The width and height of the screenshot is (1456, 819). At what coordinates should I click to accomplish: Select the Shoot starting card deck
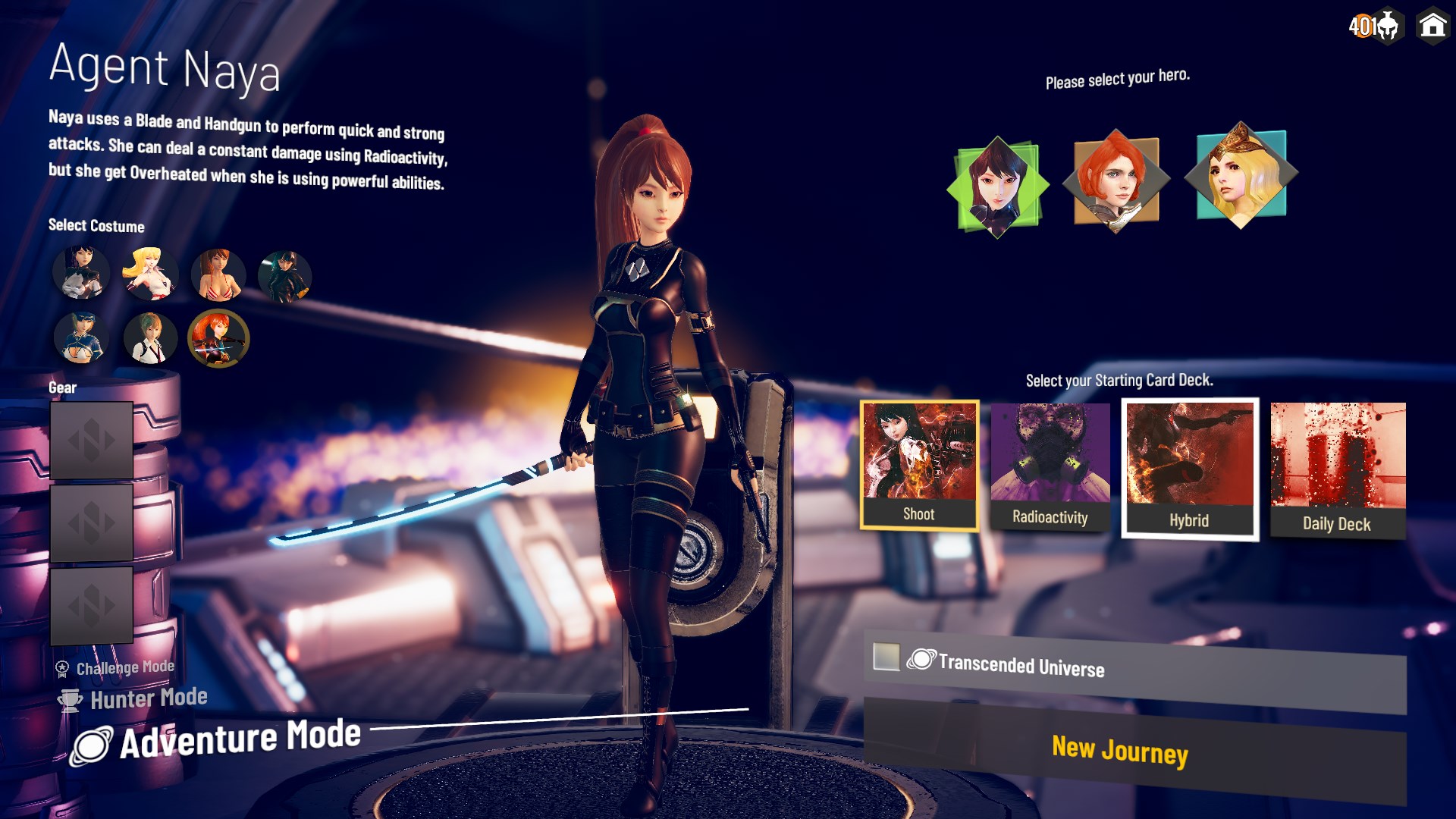point(919,463)
